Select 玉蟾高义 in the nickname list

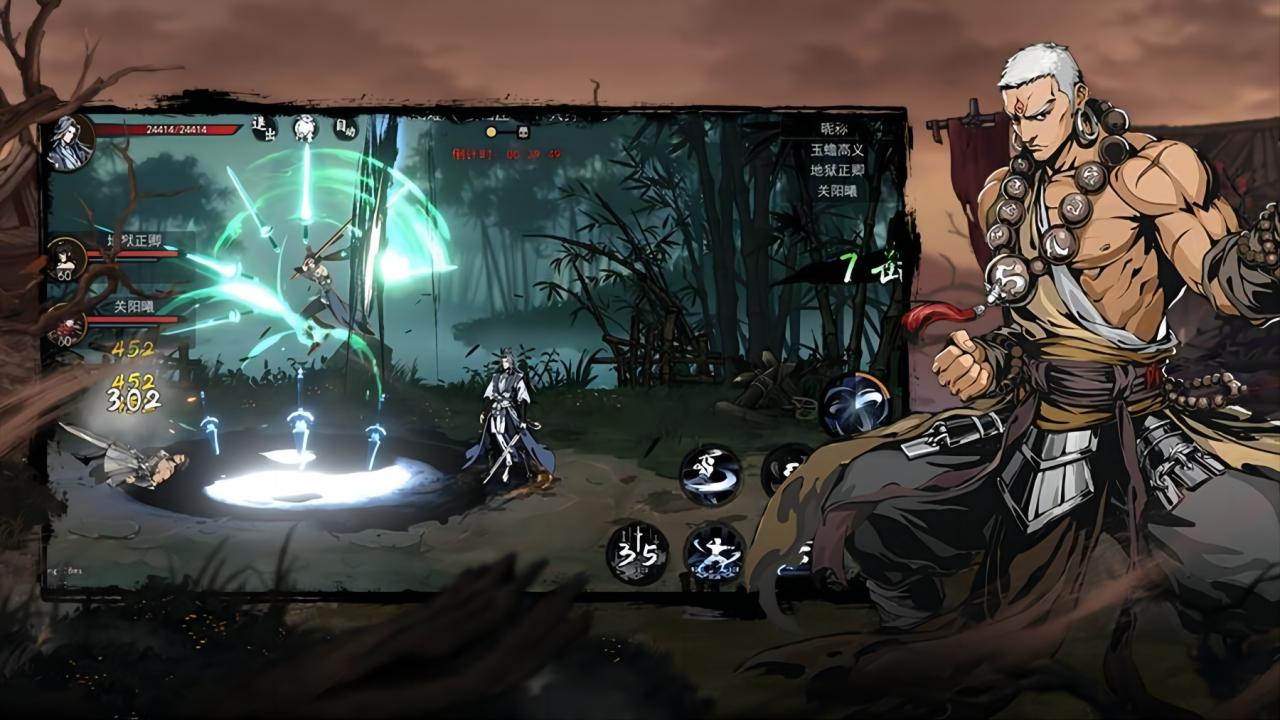coord(838,150)
